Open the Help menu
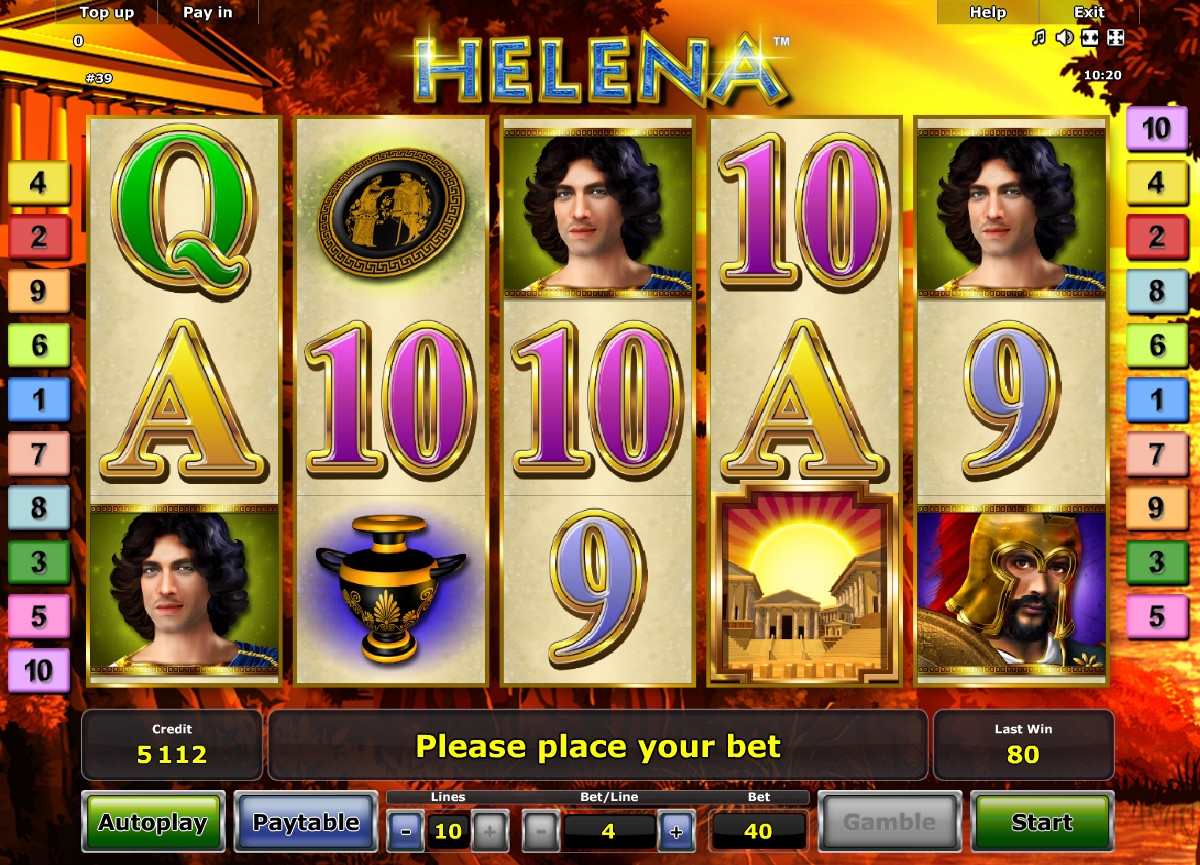This screenshot has width=1200, height=865. pos(987,12)
